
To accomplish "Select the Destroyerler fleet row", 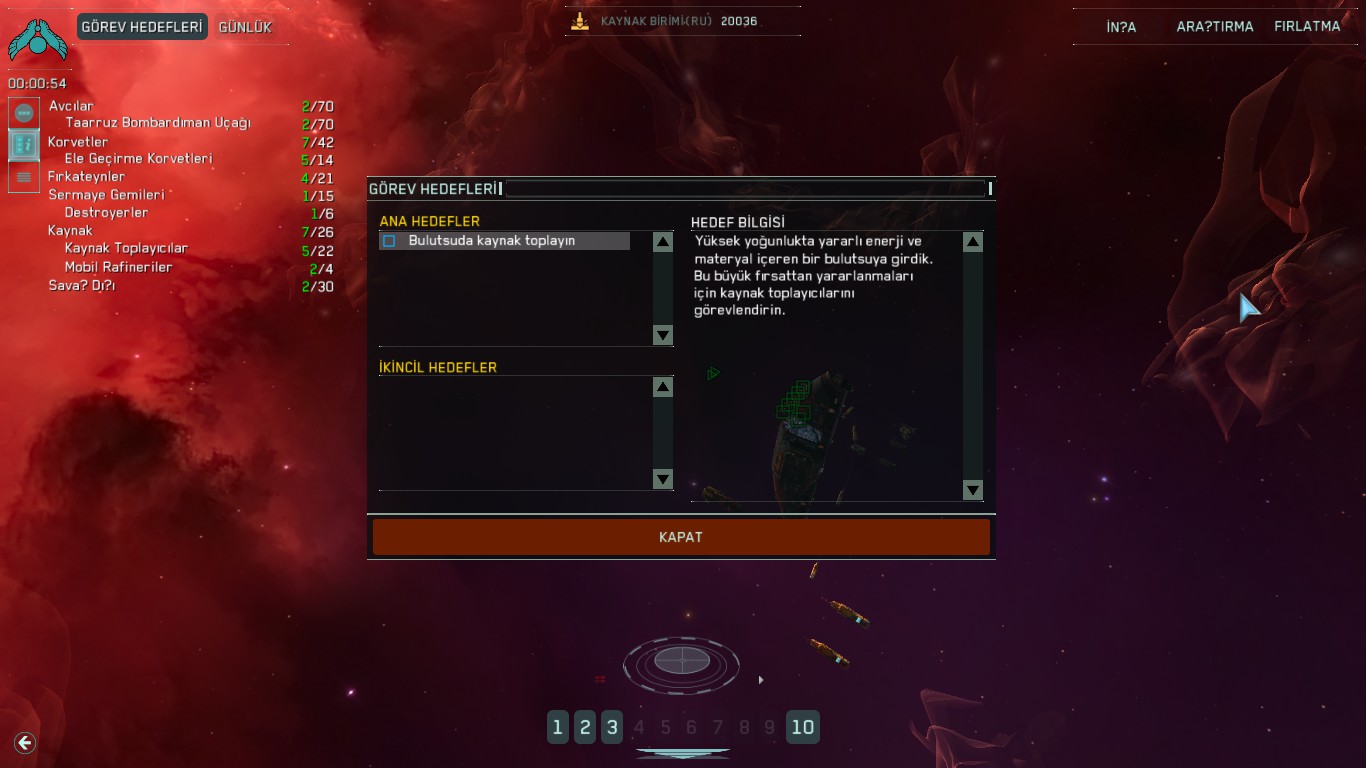I will click(106, 213).
